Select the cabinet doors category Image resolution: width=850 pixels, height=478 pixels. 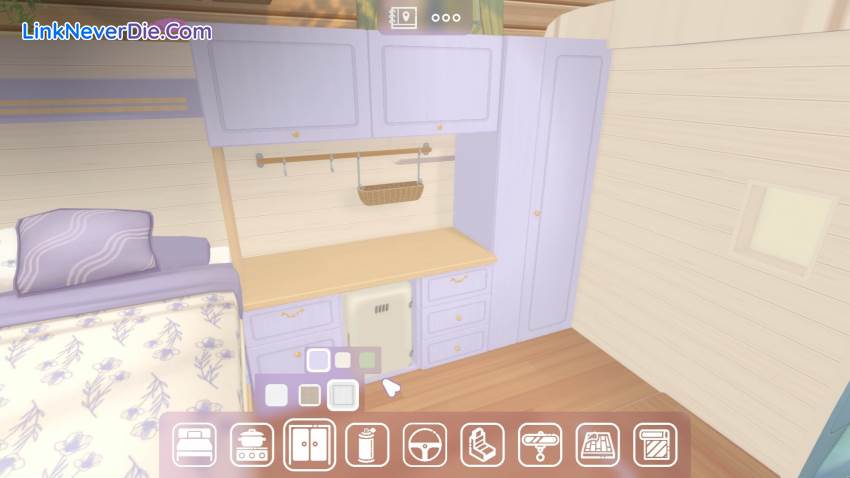pyautogui.click(x=309, y=445)
